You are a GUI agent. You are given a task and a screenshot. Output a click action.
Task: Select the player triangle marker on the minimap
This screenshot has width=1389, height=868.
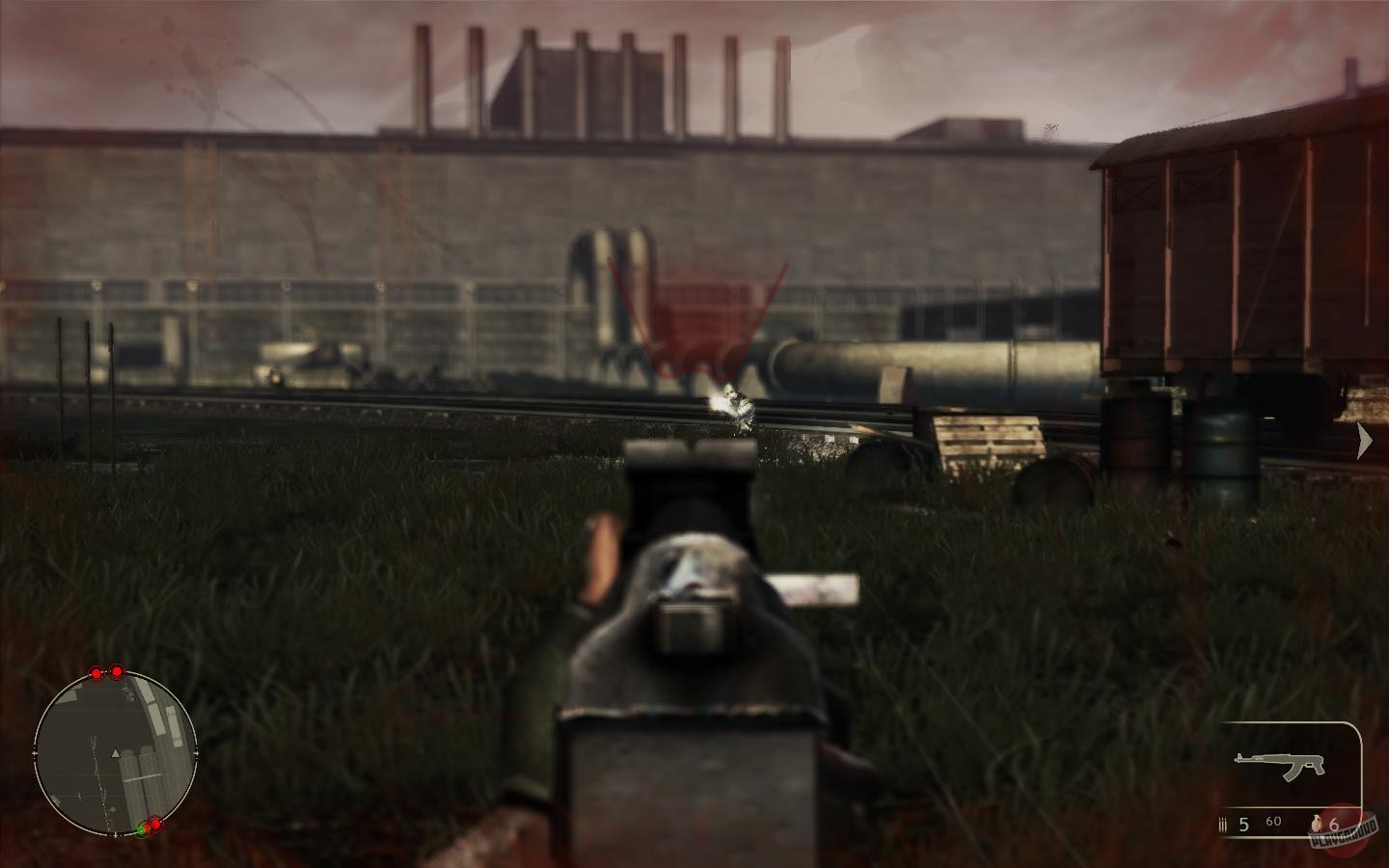(x=116, y=752)
